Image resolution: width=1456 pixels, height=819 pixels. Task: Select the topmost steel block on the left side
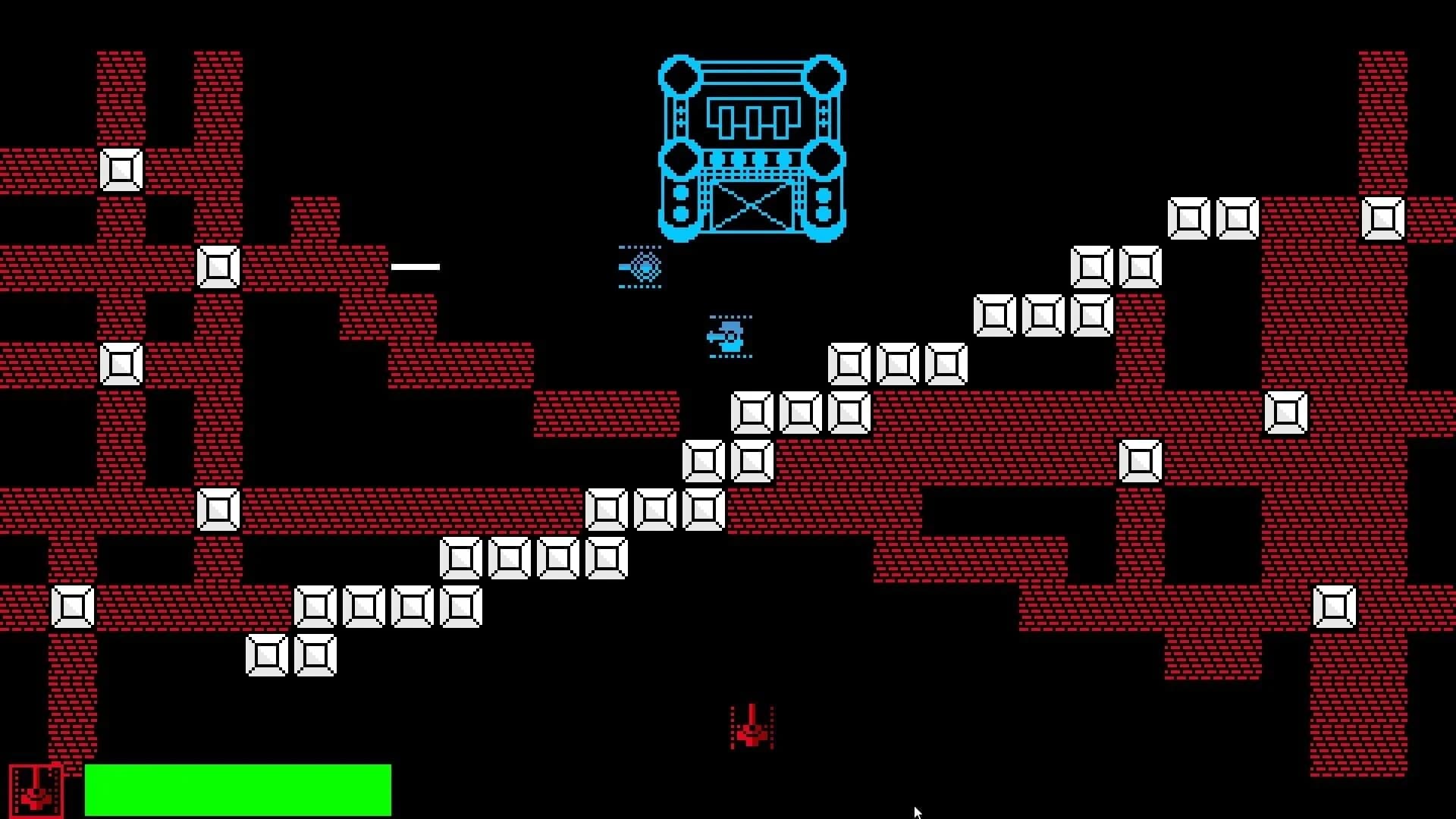(120, 168)
